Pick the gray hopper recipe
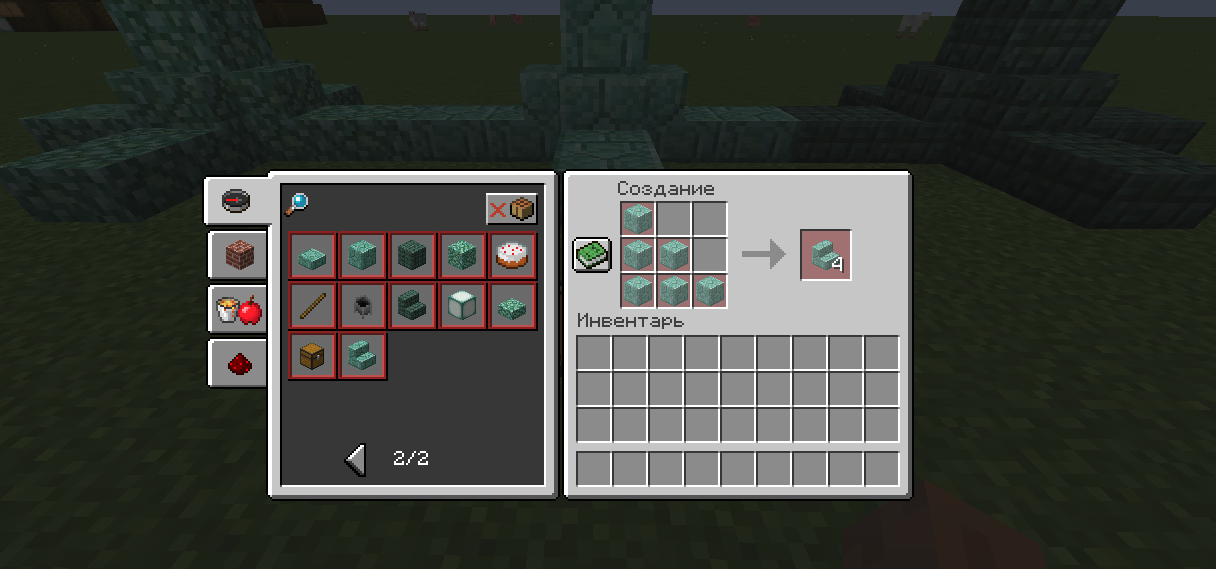The width and height of the screenshot is (1216, 569). [363, 306]
